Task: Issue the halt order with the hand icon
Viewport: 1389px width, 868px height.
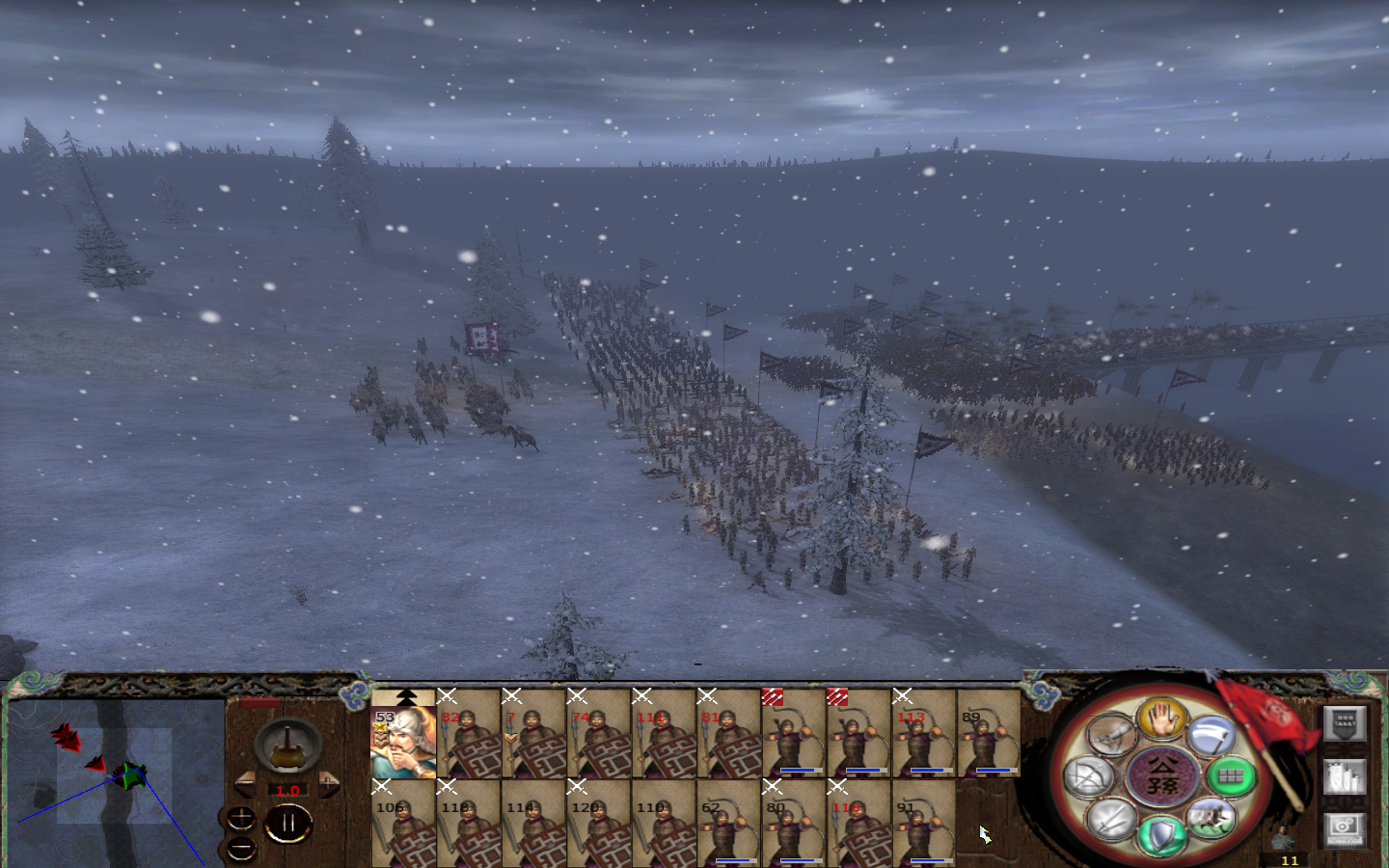Action: [x=1161, y=719]
